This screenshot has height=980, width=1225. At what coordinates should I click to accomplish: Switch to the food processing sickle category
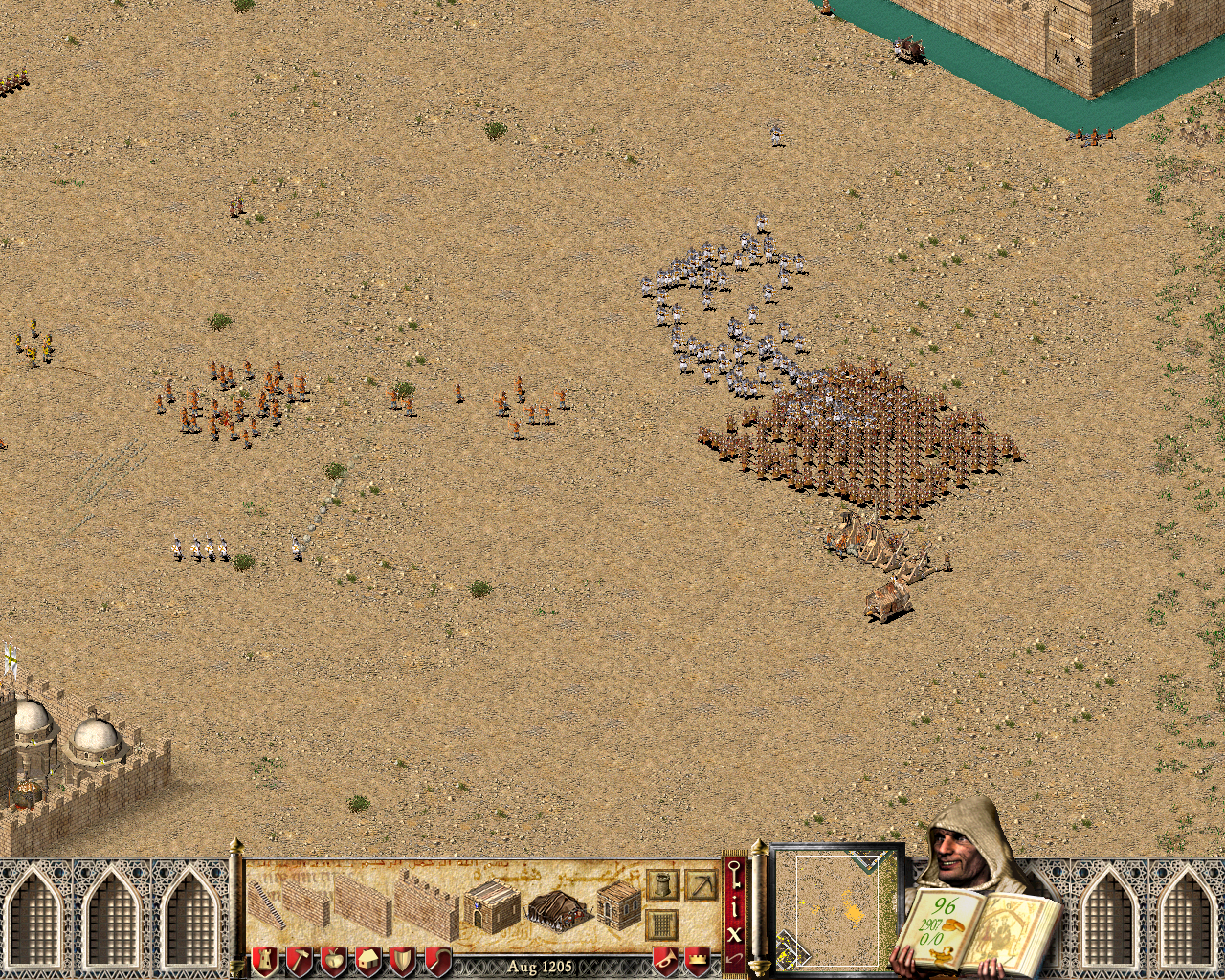tap(437, 960)
